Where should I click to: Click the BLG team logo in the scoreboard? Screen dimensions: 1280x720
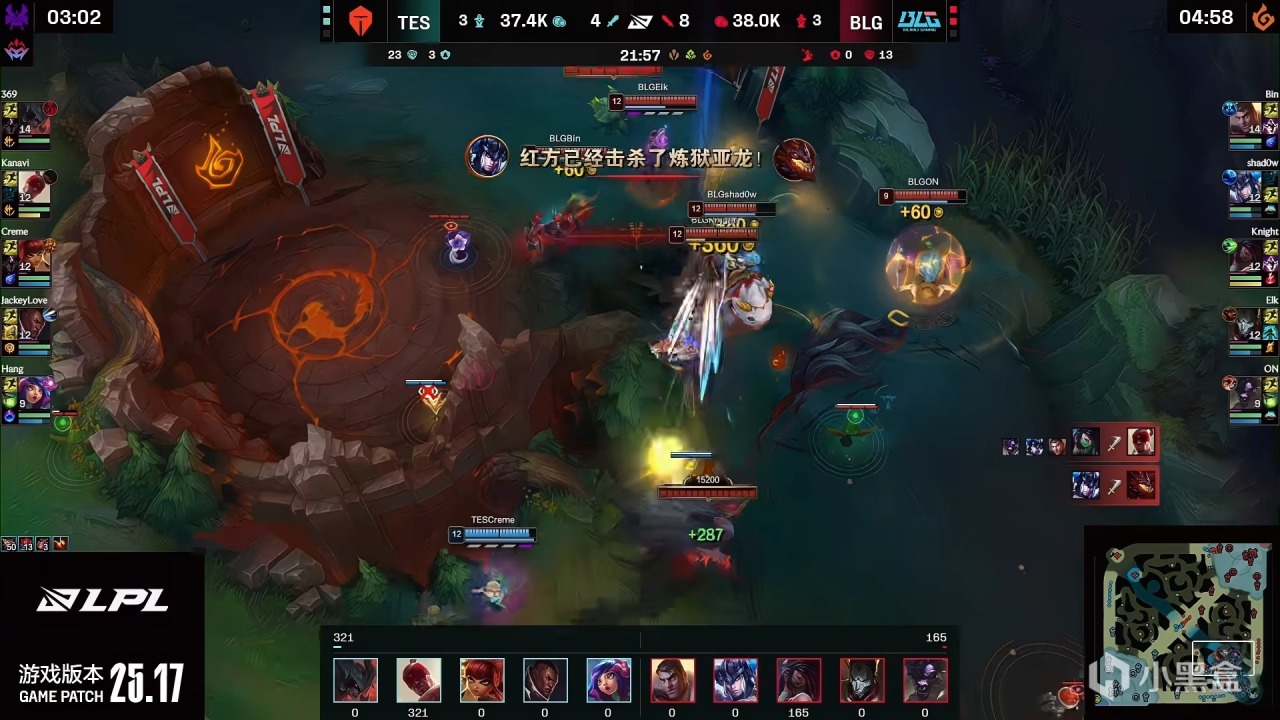tap(918, 21)
